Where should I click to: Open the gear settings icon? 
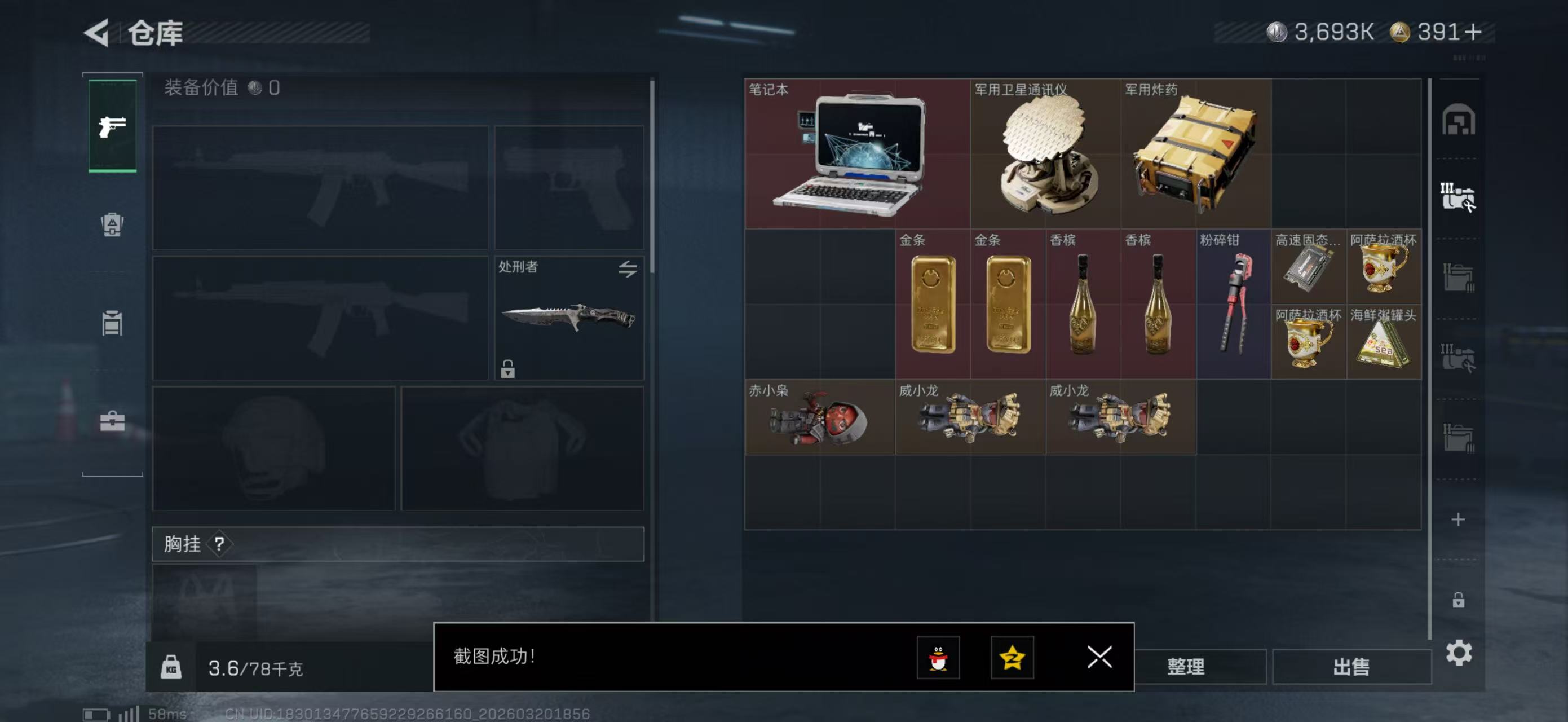[x=1459, y=653]
